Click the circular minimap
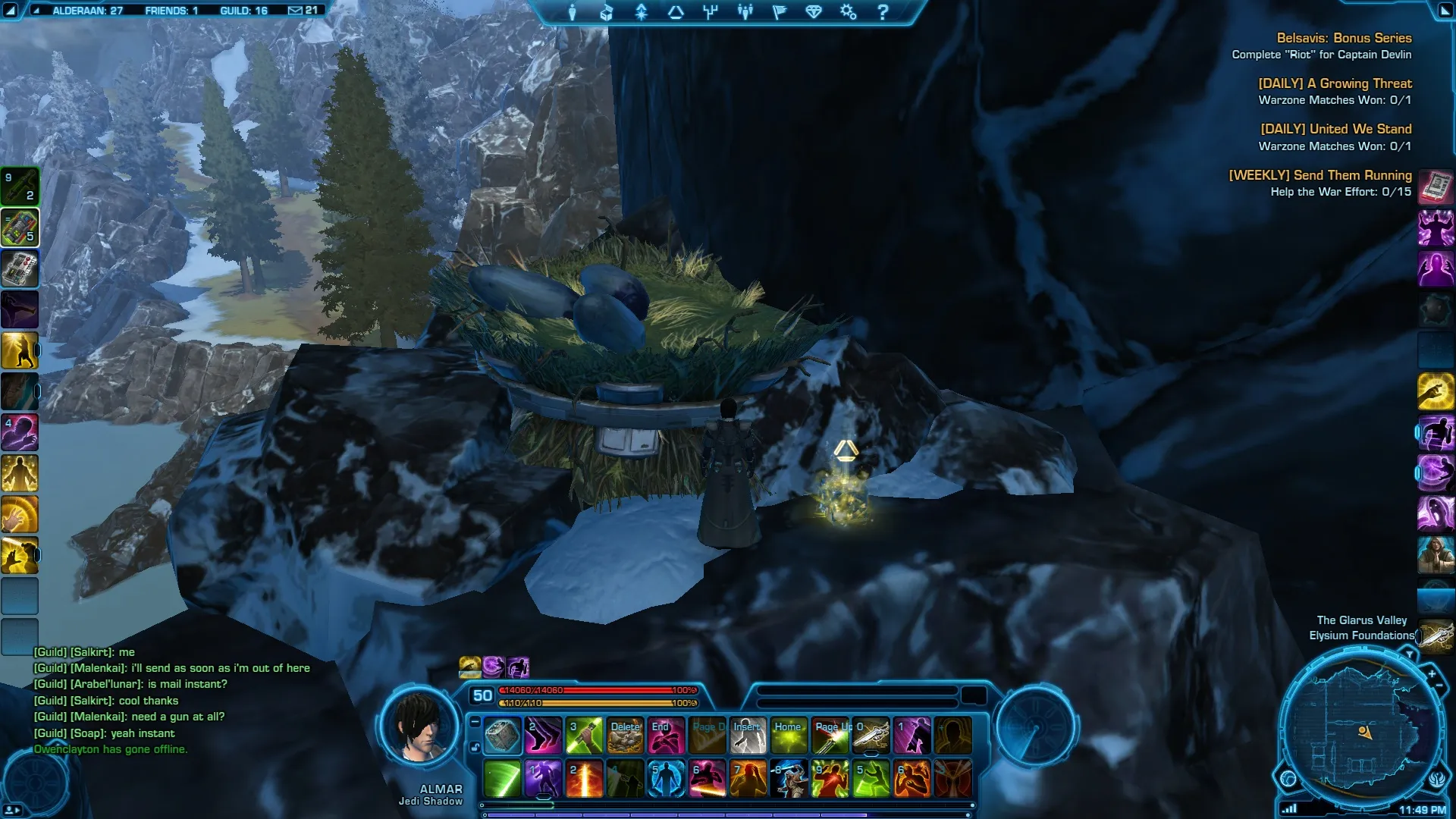The image size is (1456, 819). coord(1360,731)
